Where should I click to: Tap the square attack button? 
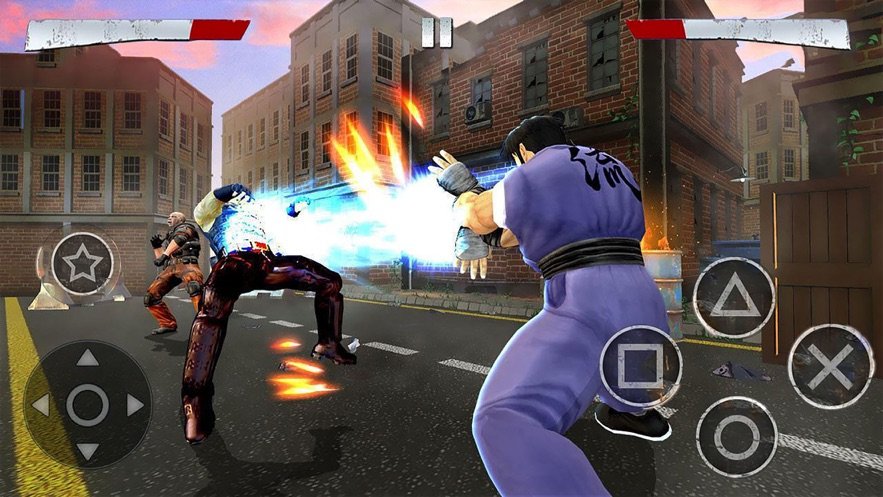click(x=640, y=366)
